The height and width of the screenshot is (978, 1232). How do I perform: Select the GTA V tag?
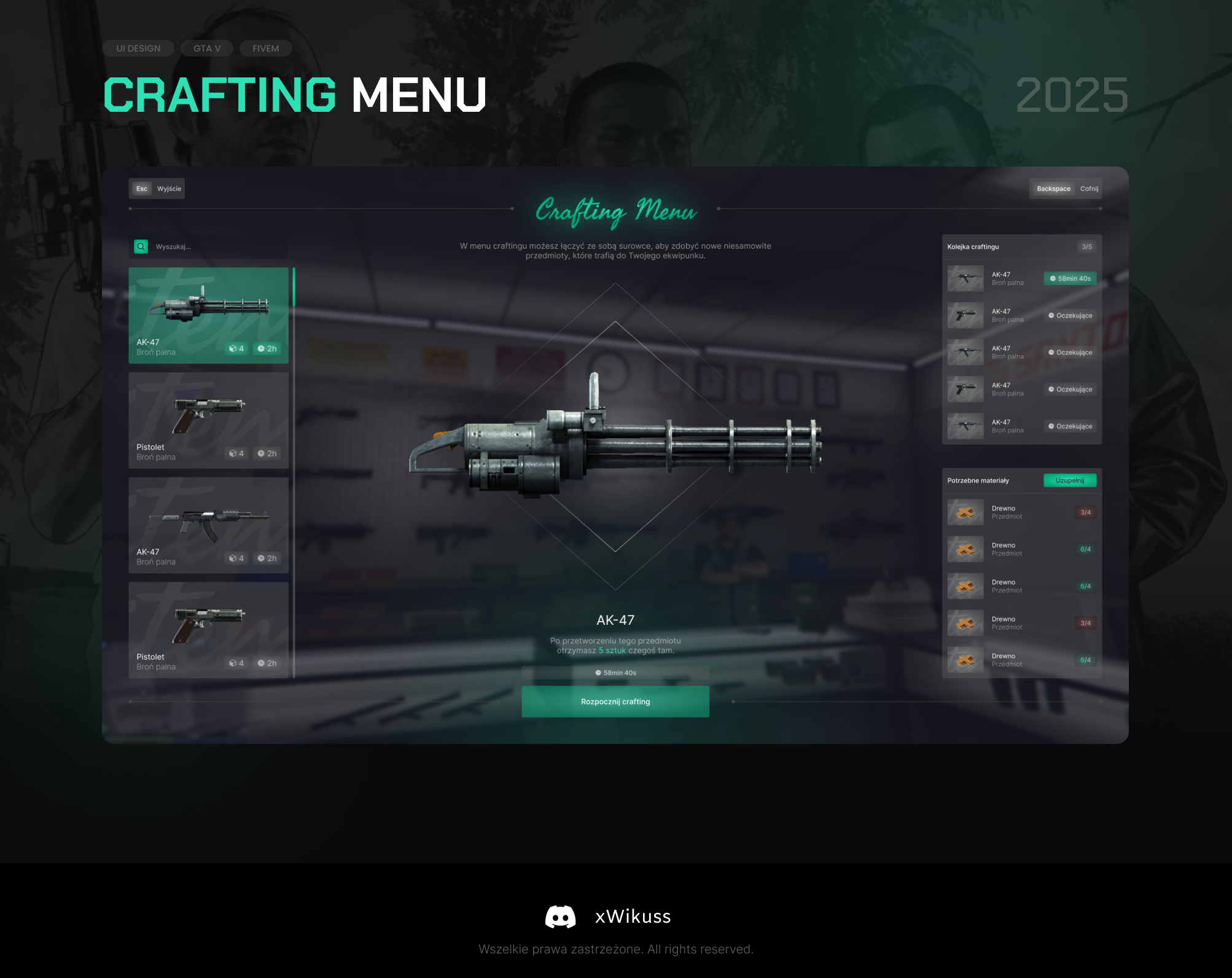pos(206,48)
